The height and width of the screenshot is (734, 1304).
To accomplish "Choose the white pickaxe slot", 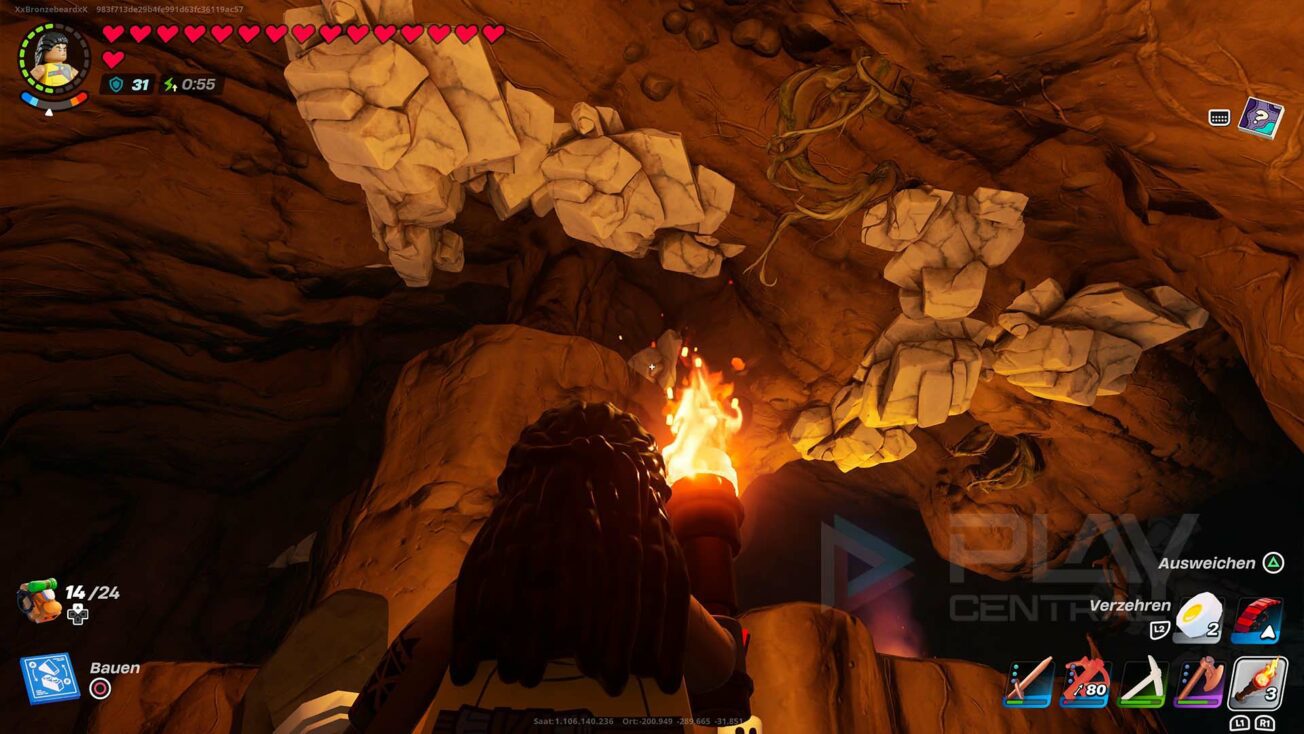I will [1143, 683].
